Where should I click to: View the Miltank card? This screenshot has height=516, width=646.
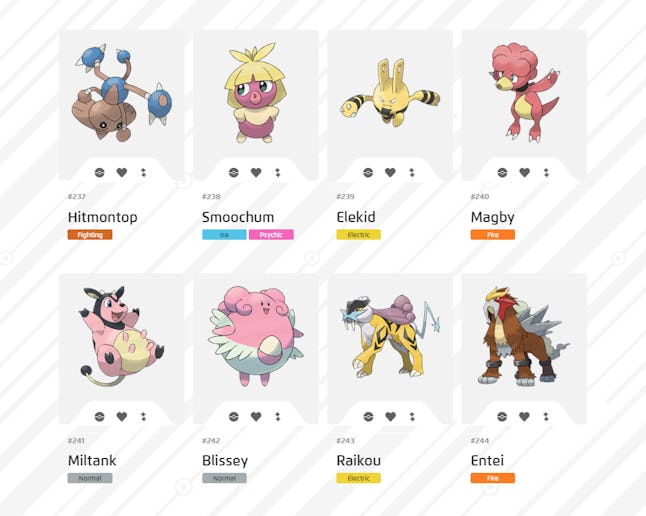pos(121,338)
